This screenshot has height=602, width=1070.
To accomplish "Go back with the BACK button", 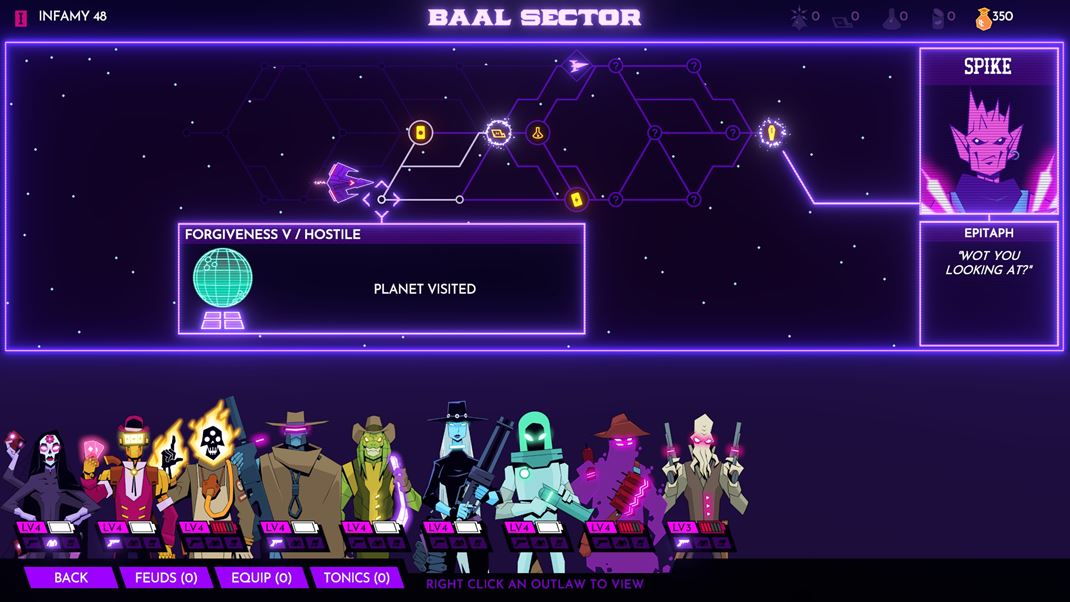I will click(x=71, y=577).
